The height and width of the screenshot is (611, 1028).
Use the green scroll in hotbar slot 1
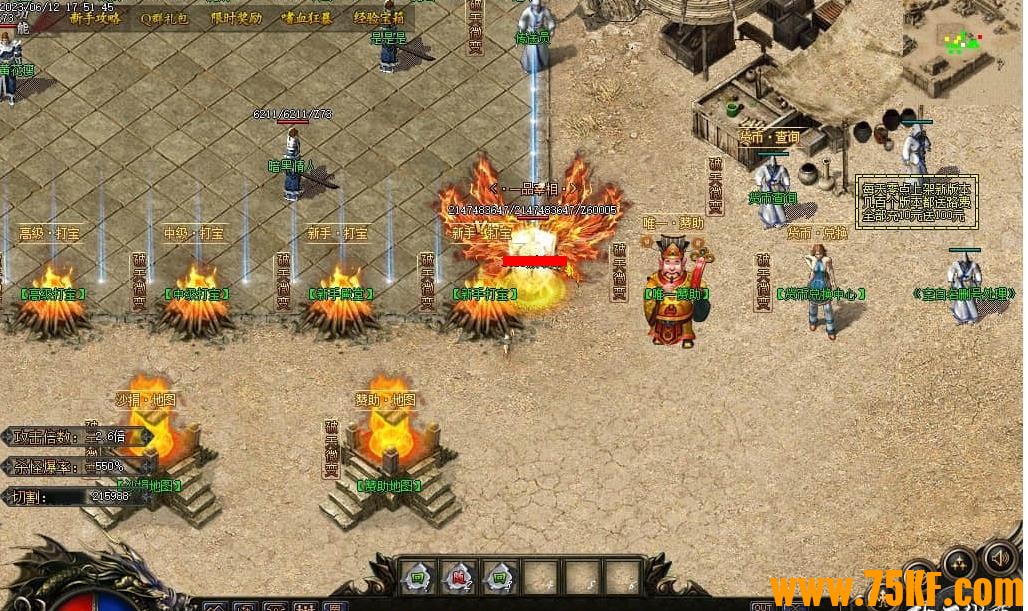(x=415, y=576)
